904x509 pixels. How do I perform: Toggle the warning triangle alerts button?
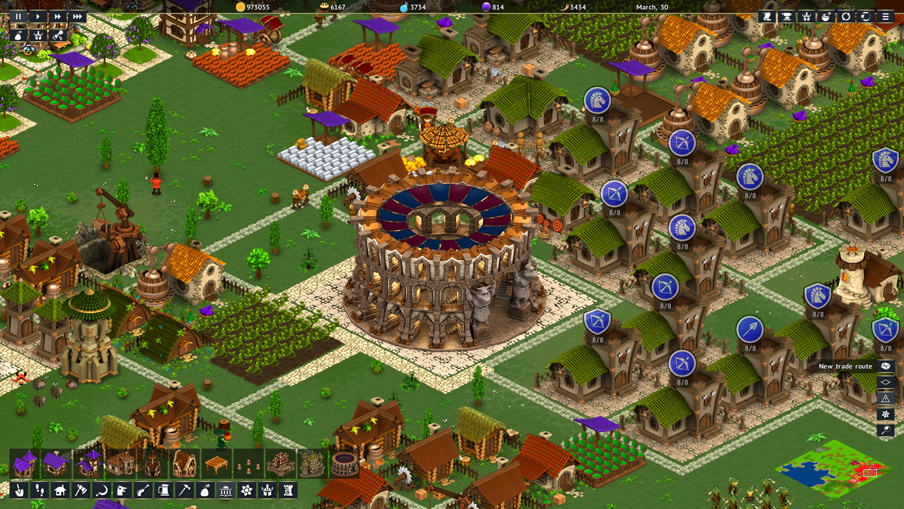point(886,398)
